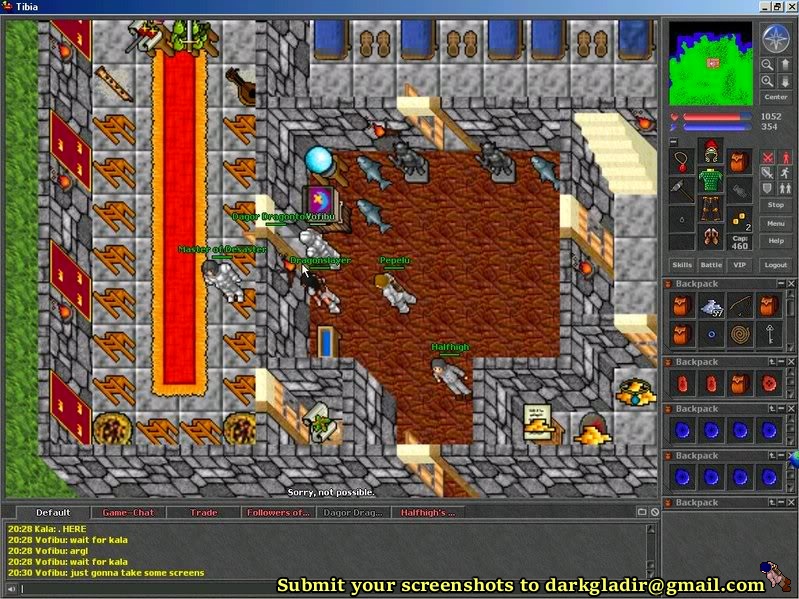Open the Skills window
799x599 pixels.
point(682,265)
